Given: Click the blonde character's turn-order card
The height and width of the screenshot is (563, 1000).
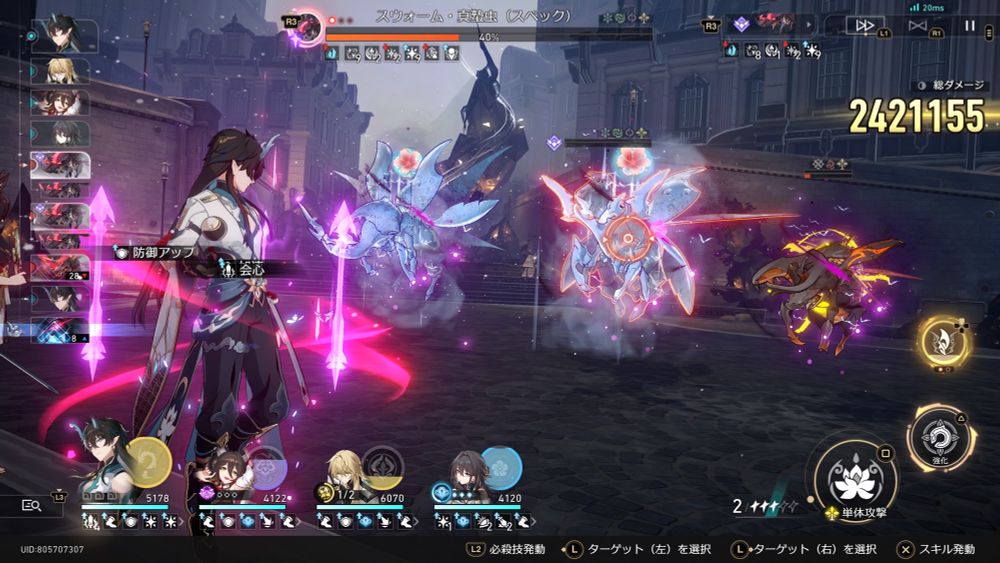Looking at the screenshot, I should tap(62, 71).
